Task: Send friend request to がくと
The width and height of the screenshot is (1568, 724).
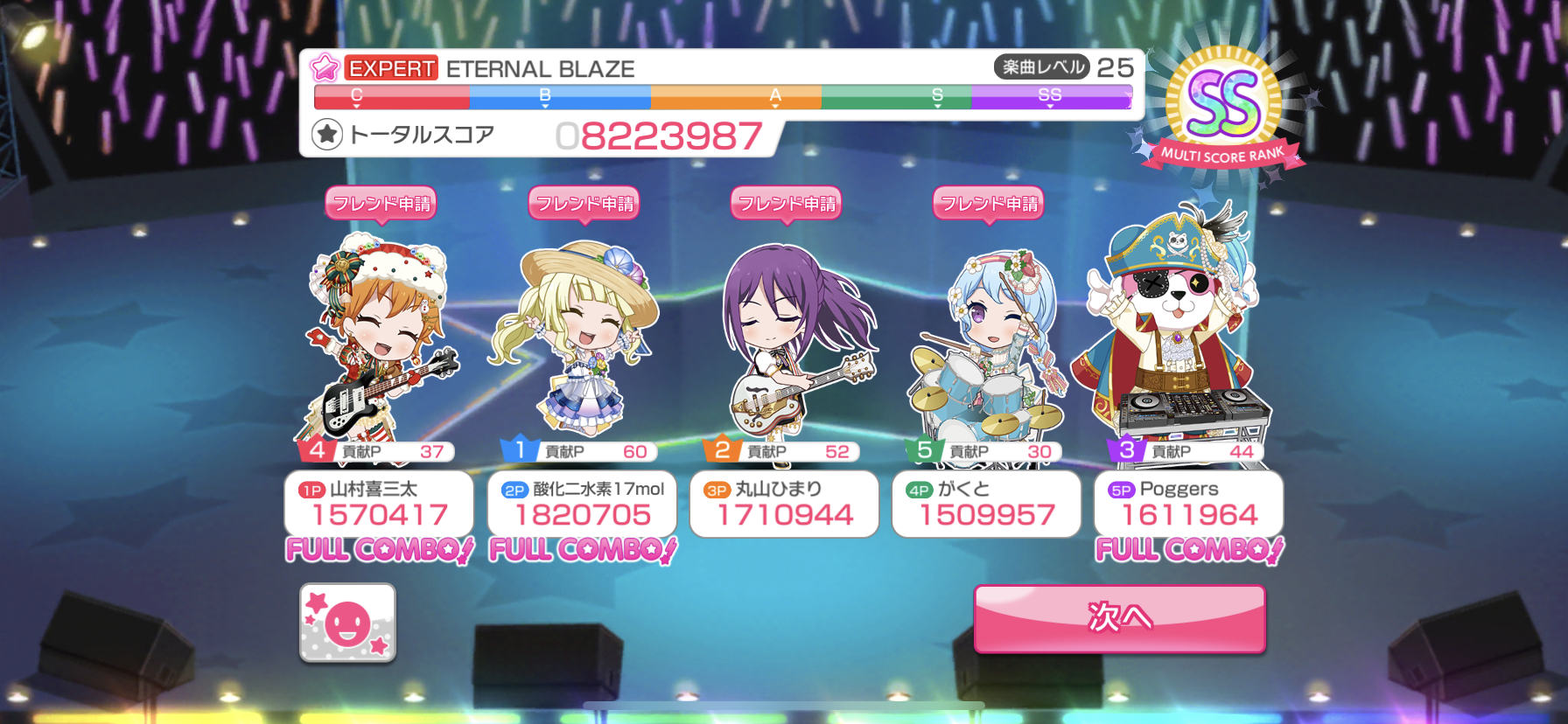Action: (x=988, y=204)
